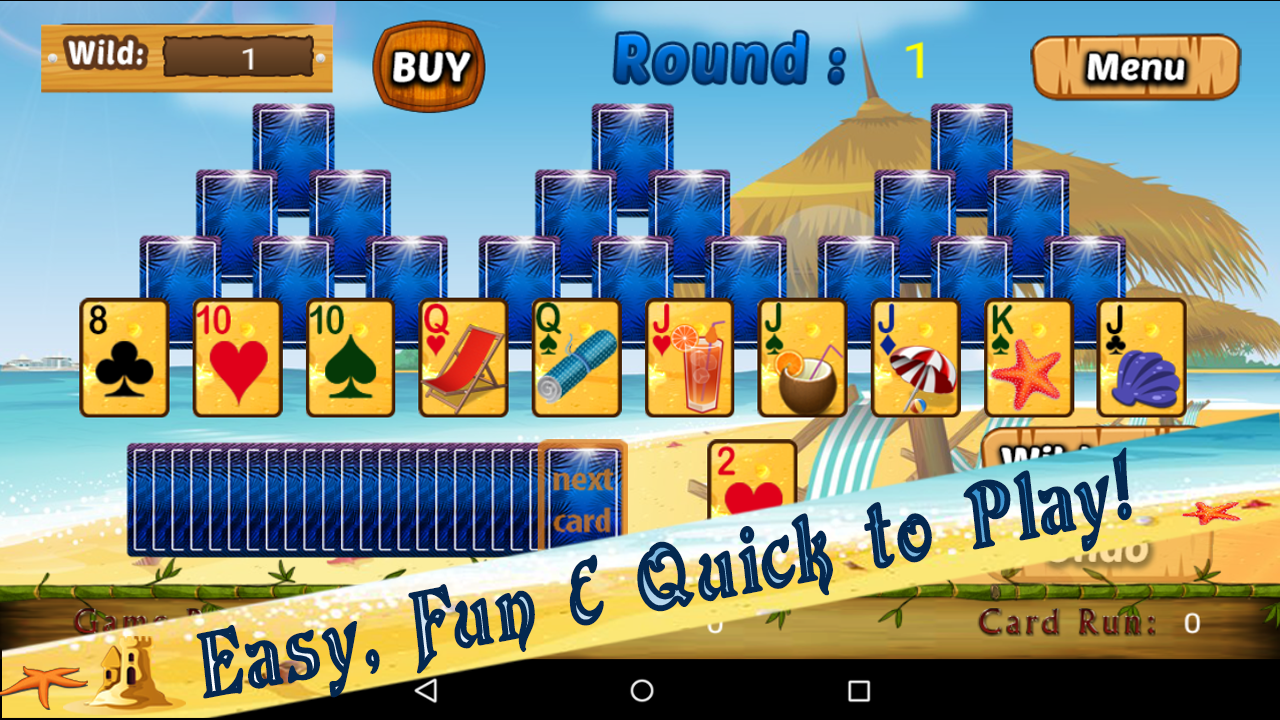Select the Jack featuring purple seashell

pyautogui.click(x=1140, y=358)
